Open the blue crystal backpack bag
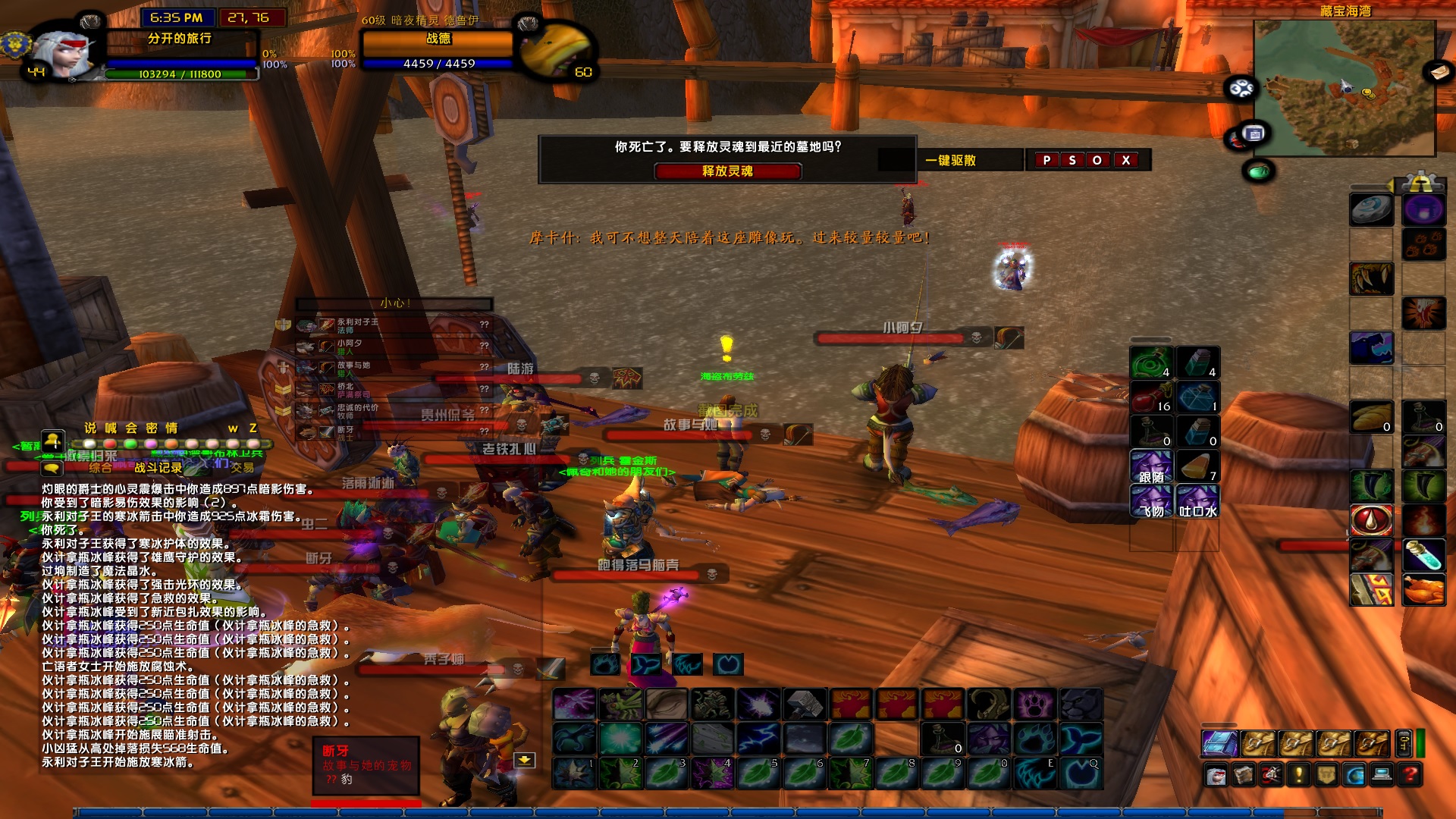This screenshot has height=819, width=1456. coord(1219,744)
